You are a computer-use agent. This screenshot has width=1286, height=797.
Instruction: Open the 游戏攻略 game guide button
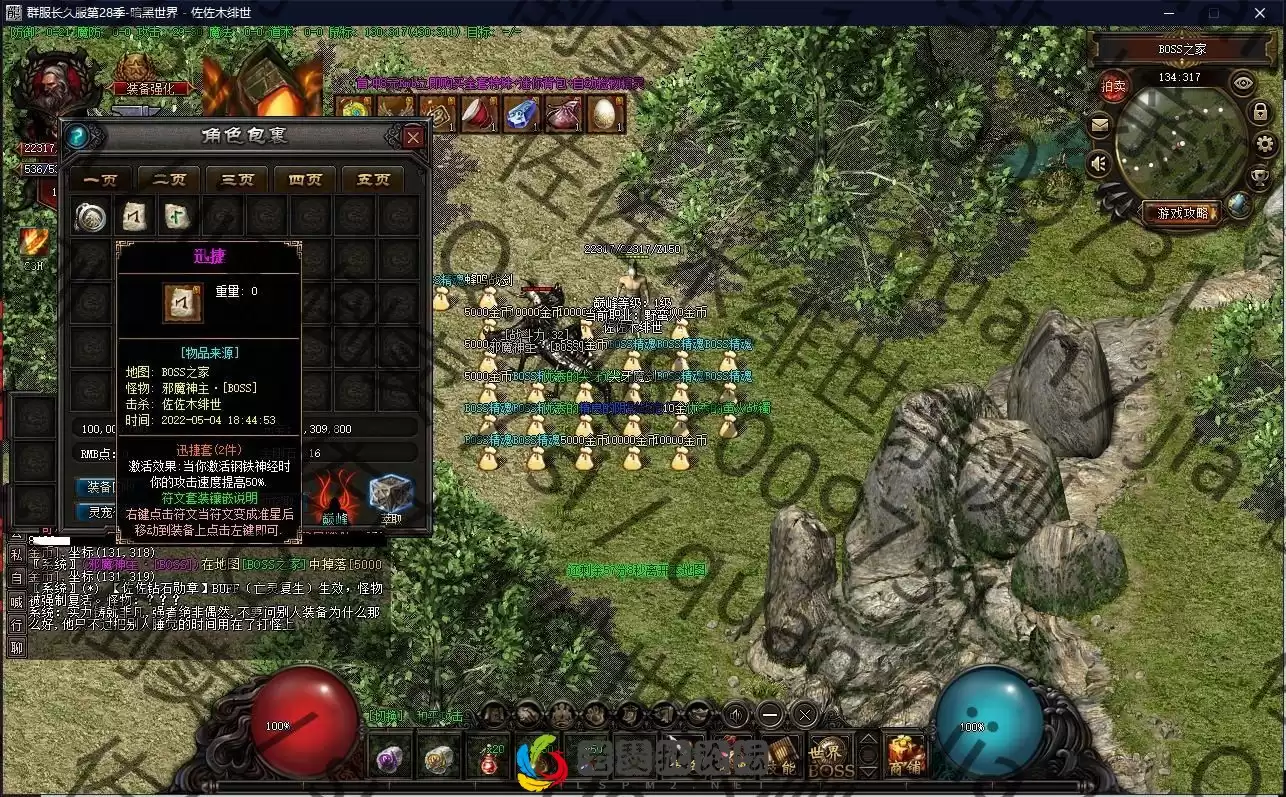point(1183,212)
